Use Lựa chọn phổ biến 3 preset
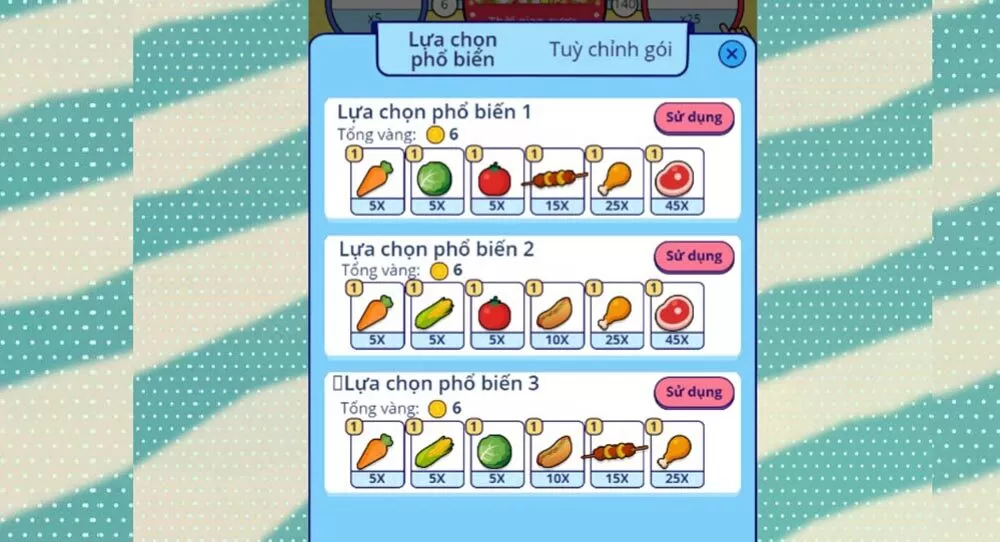Viewport: 1000px width, 542px height. click(694, 391)
